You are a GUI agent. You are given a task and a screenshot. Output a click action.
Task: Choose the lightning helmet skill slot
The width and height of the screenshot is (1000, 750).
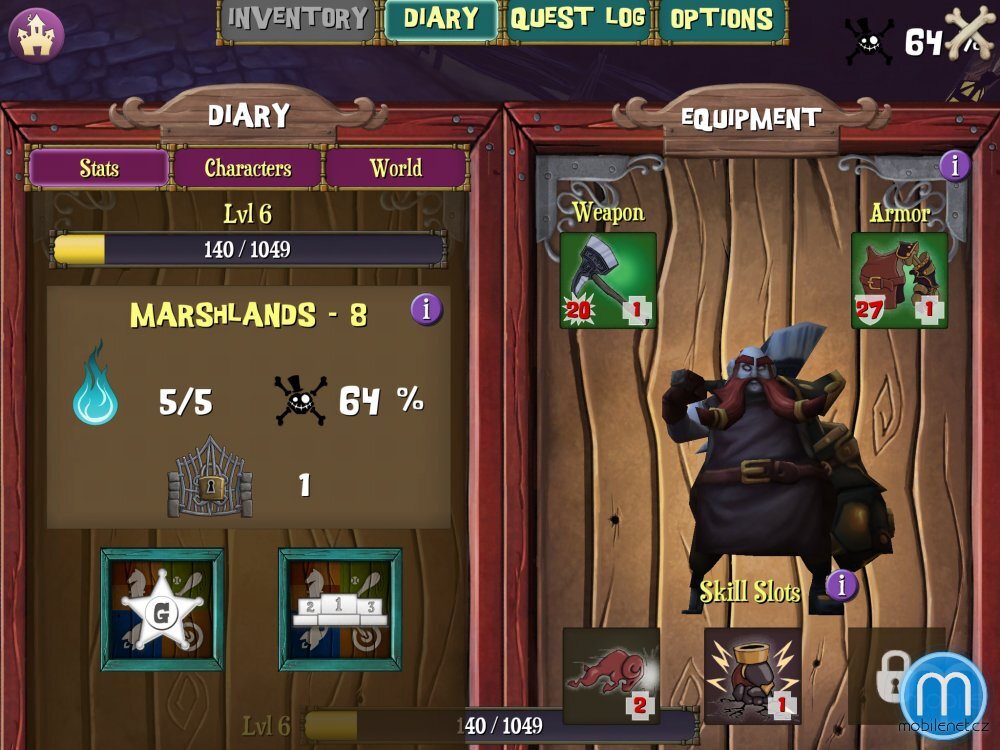tap(752, 675)
